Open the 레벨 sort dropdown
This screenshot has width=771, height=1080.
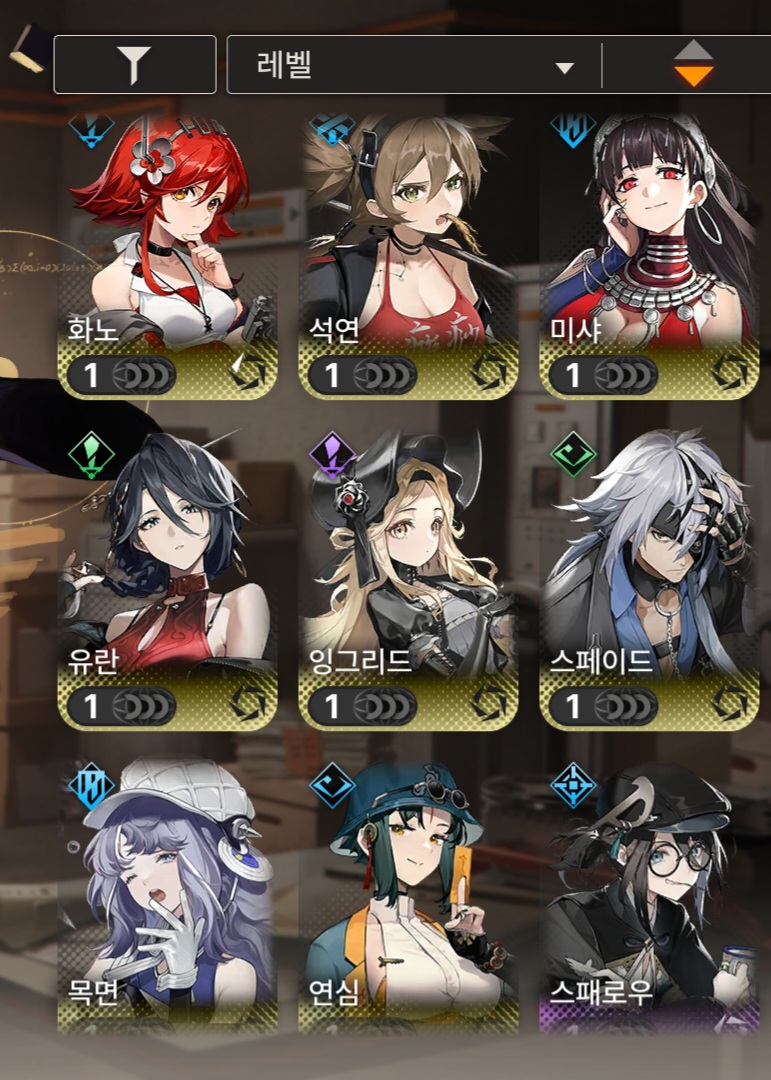point(414,67)
